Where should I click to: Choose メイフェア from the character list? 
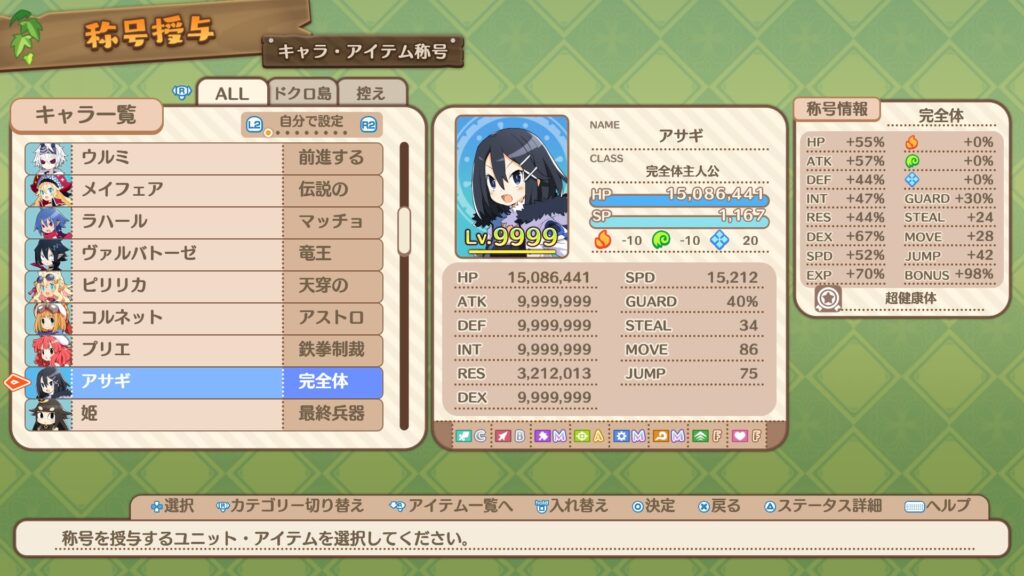(x=204, y=189)
